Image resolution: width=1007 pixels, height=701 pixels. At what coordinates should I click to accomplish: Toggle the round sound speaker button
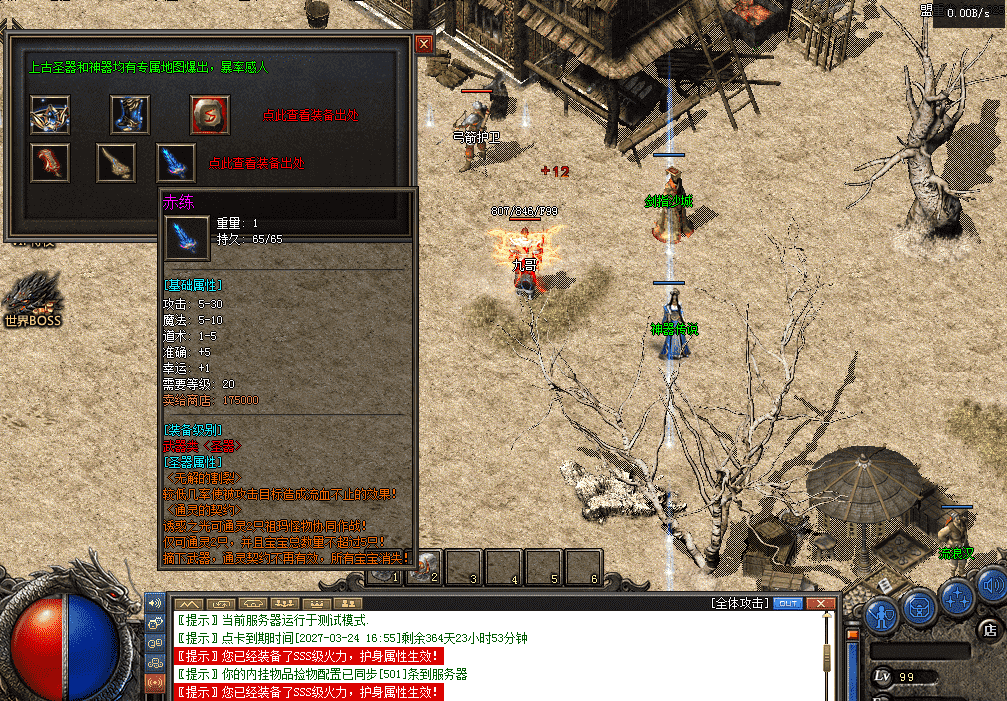pos(992,586)
